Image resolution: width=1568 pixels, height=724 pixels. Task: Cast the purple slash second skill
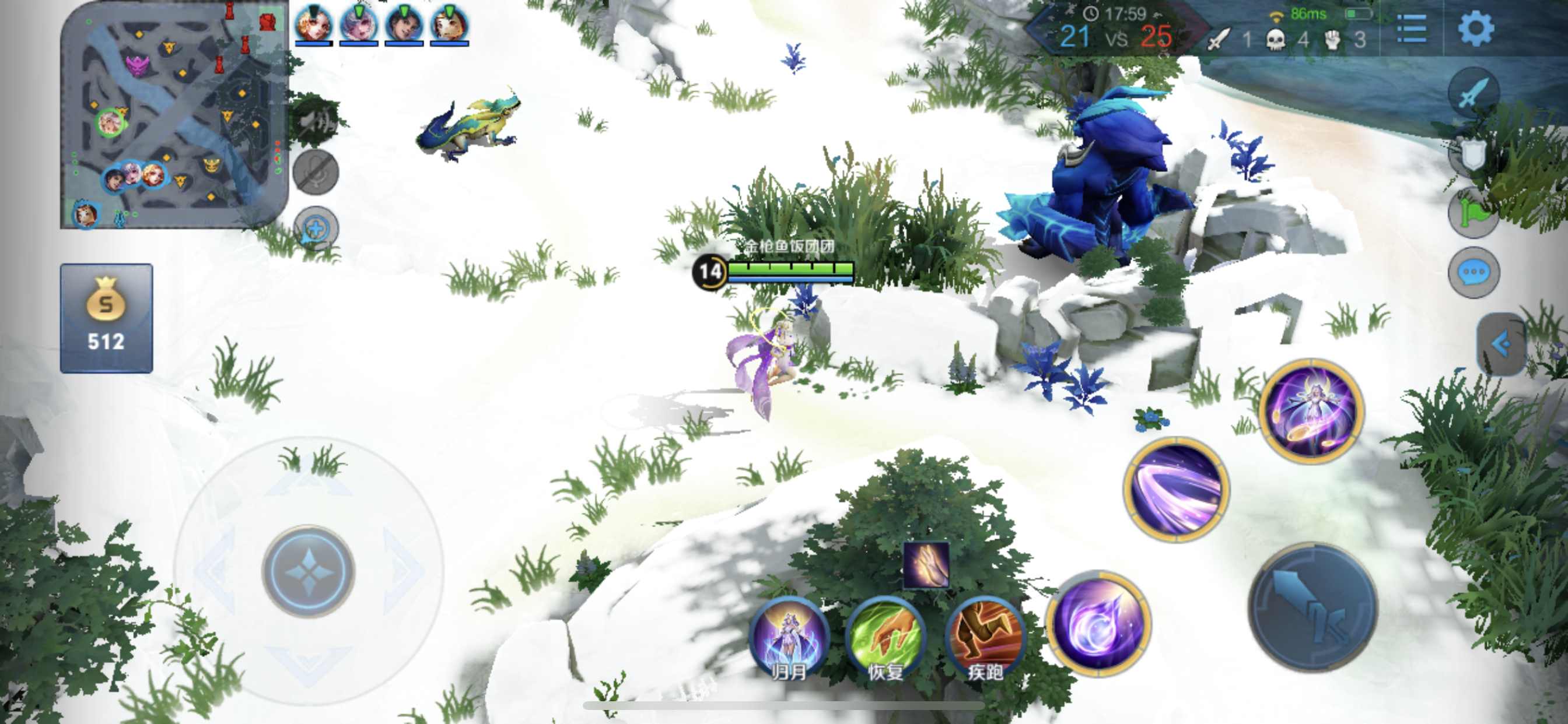point(1176,488)
